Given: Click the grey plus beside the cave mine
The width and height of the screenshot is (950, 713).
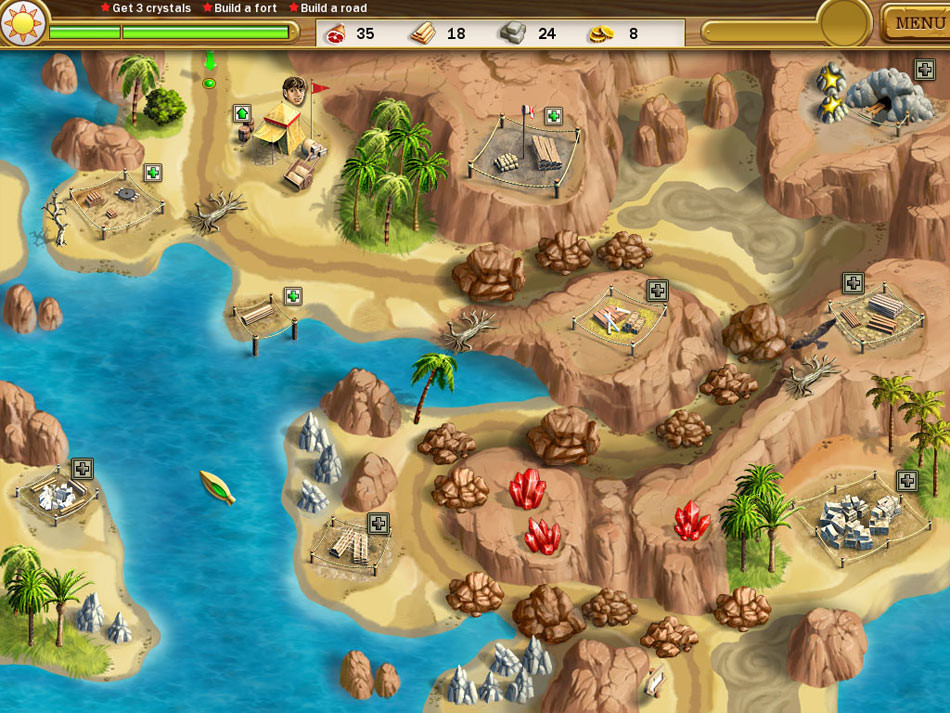Looking at the screenshot, I should point(925,69).
